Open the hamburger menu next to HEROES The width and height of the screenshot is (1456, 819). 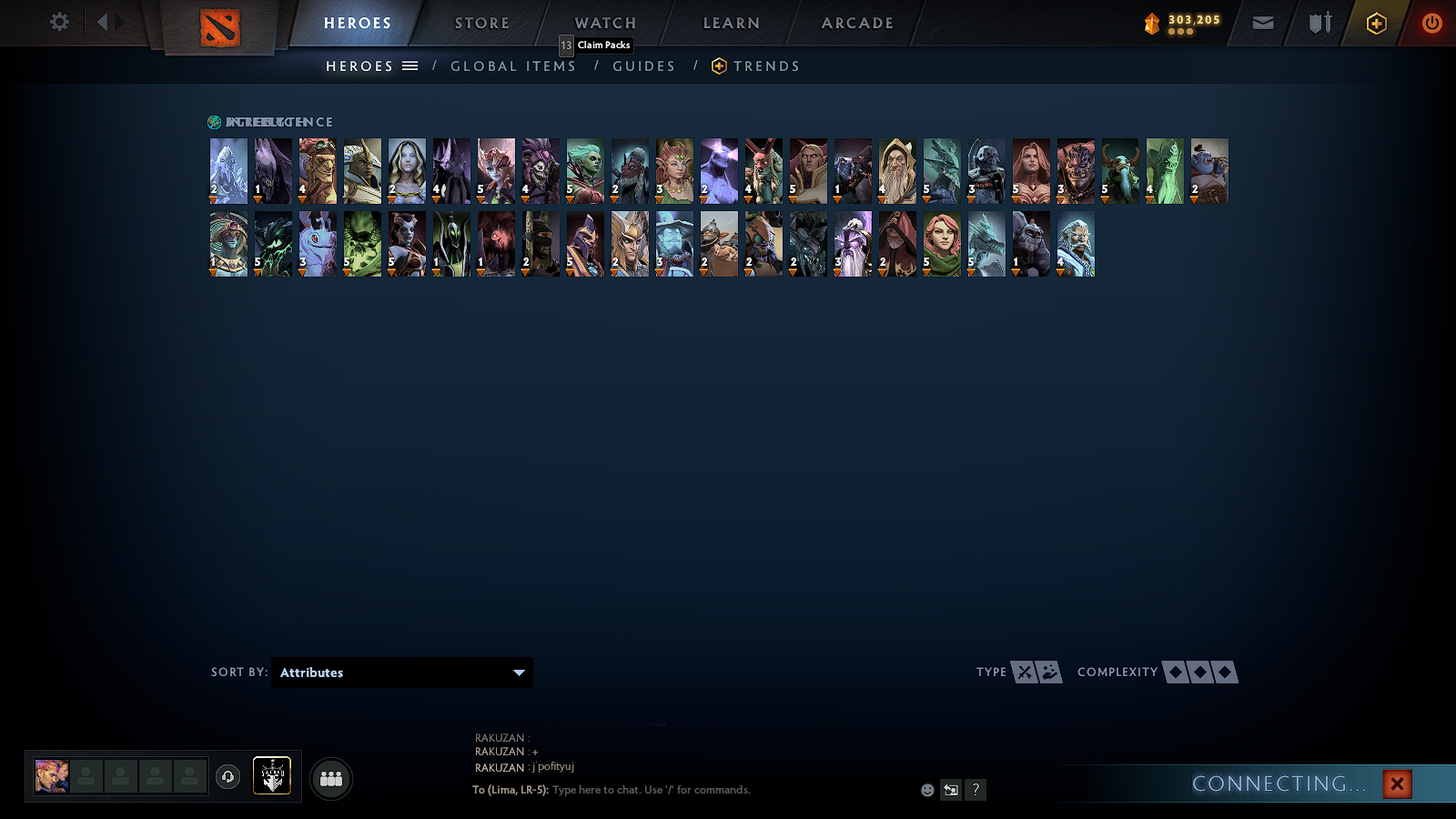click(409, 66)
